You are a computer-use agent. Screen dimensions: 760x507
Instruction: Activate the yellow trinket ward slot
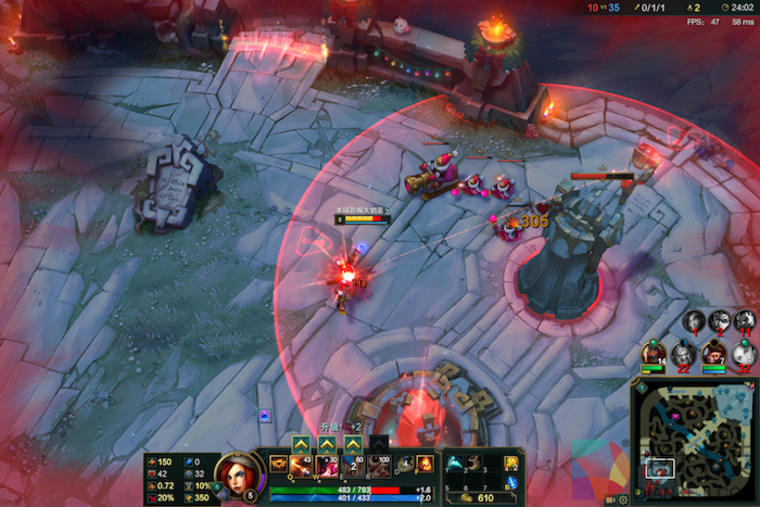coord(512,463)
